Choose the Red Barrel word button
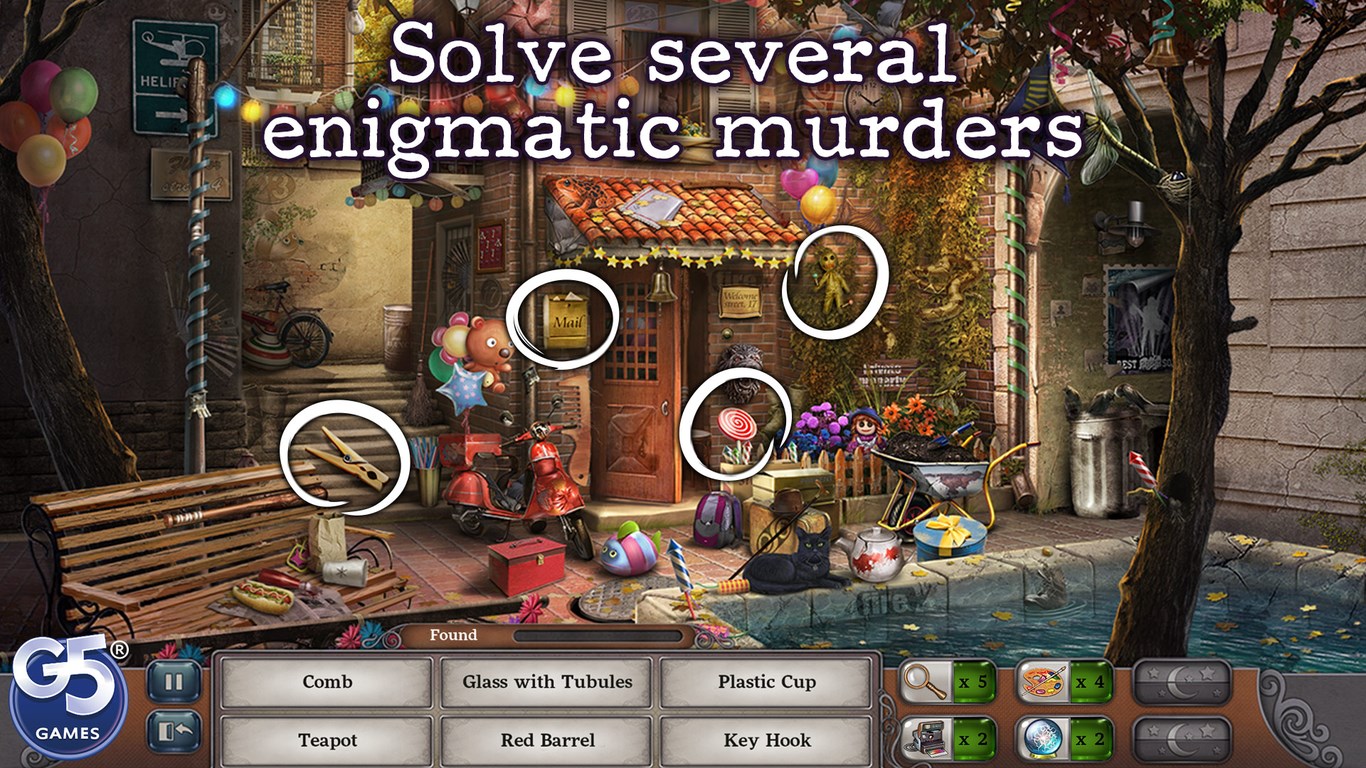 (x=546, y=741)
